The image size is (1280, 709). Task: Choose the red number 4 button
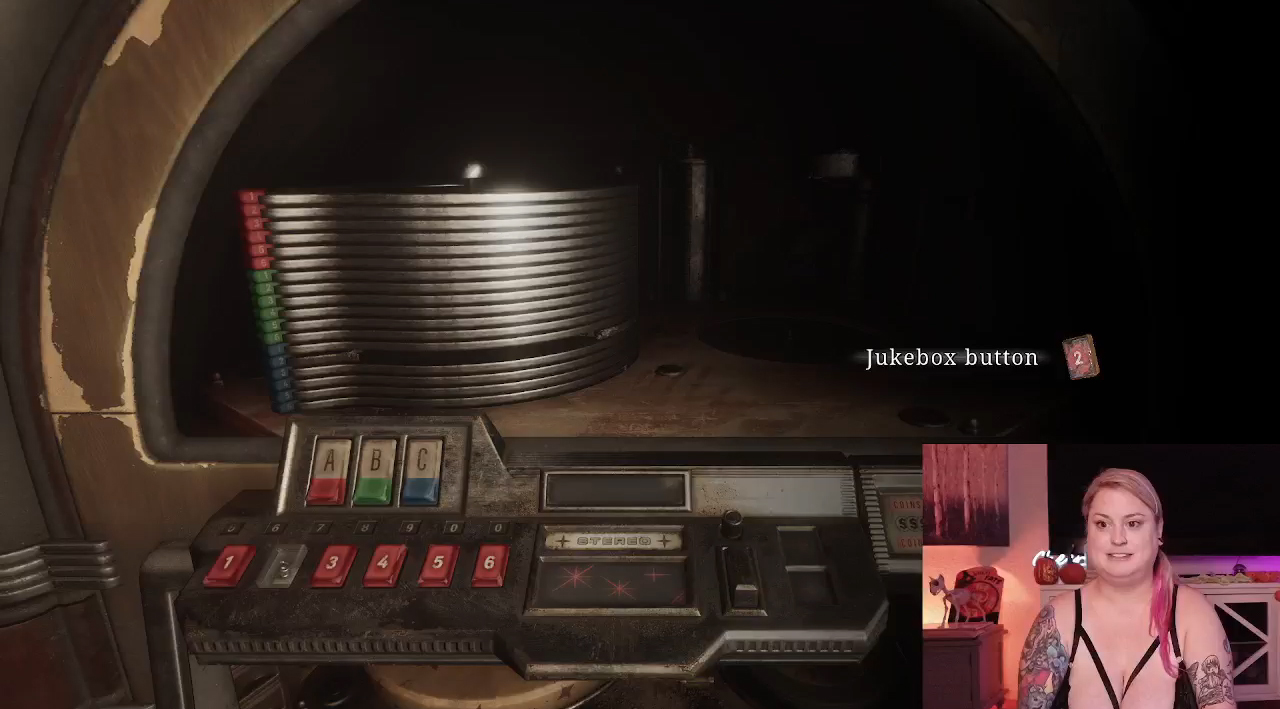(385, 566)
